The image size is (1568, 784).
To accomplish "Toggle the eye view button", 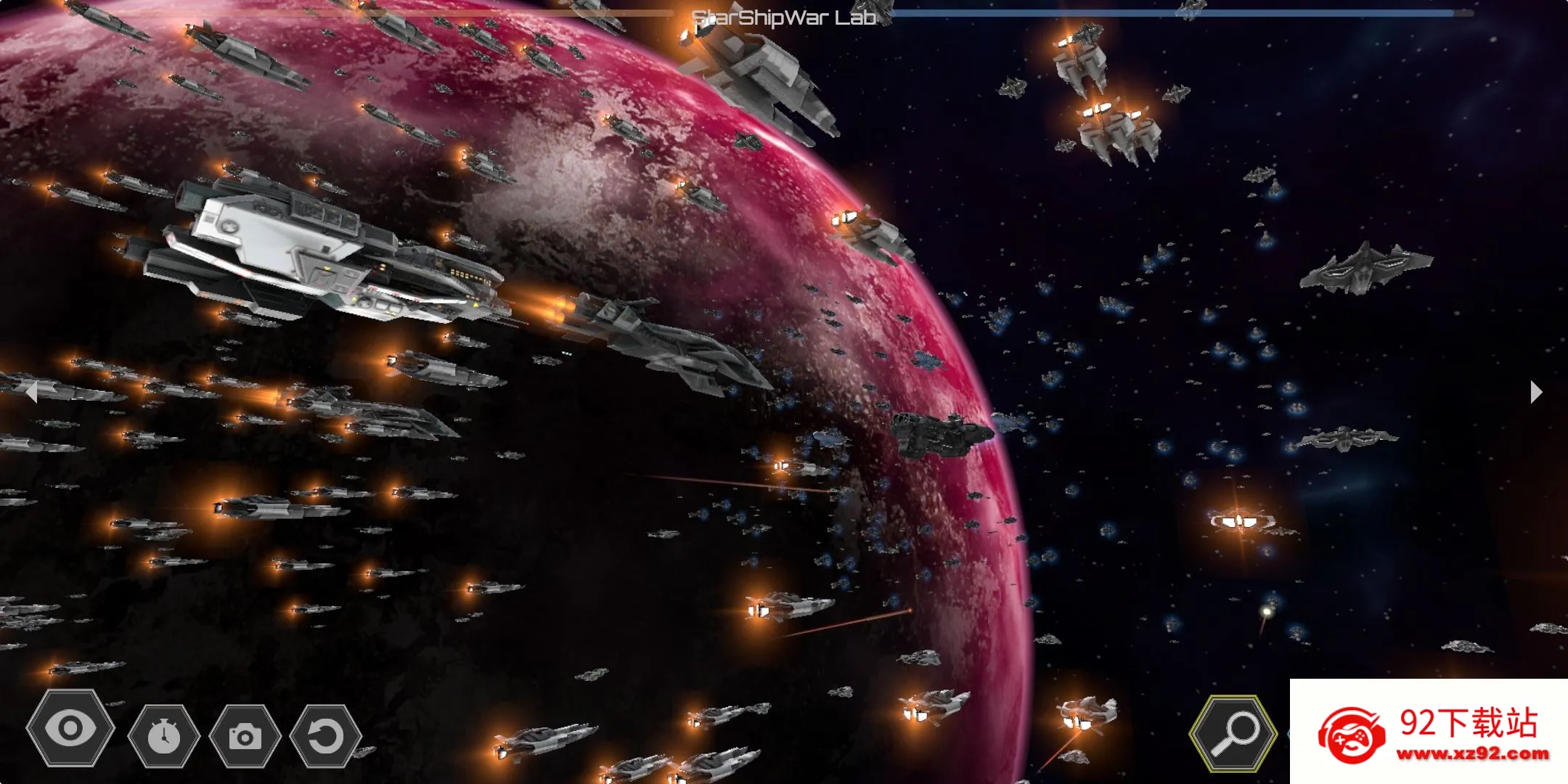I will pos(70,729).
